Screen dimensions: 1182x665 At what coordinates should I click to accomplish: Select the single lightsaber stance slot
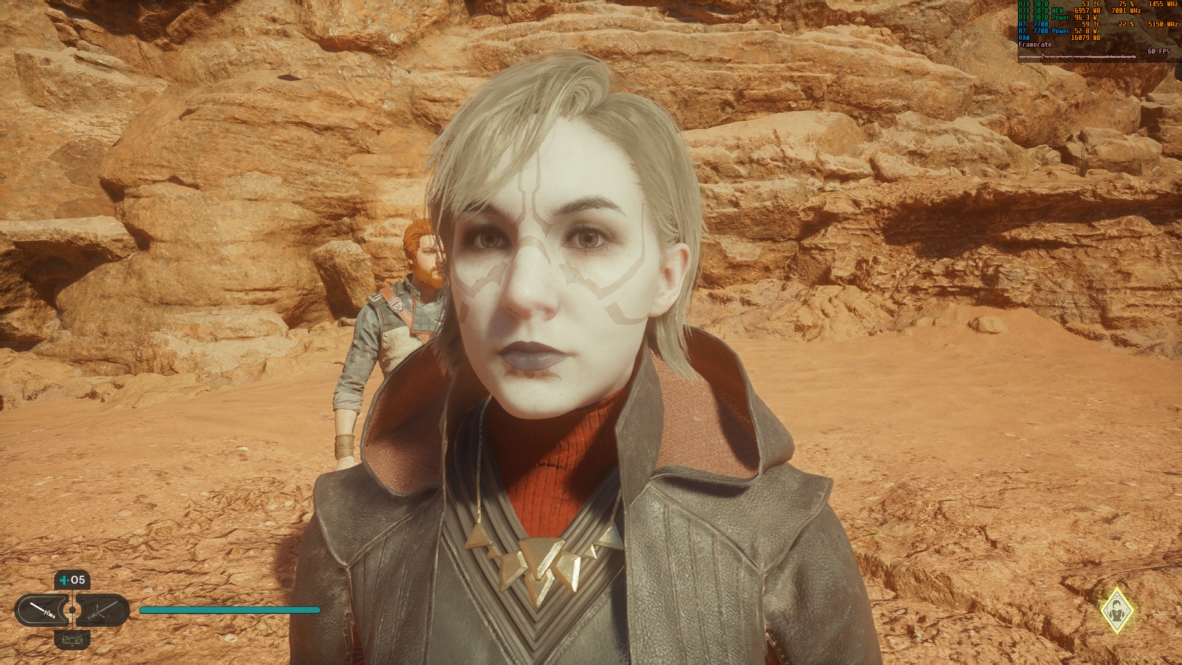click(x=40, y=609)
